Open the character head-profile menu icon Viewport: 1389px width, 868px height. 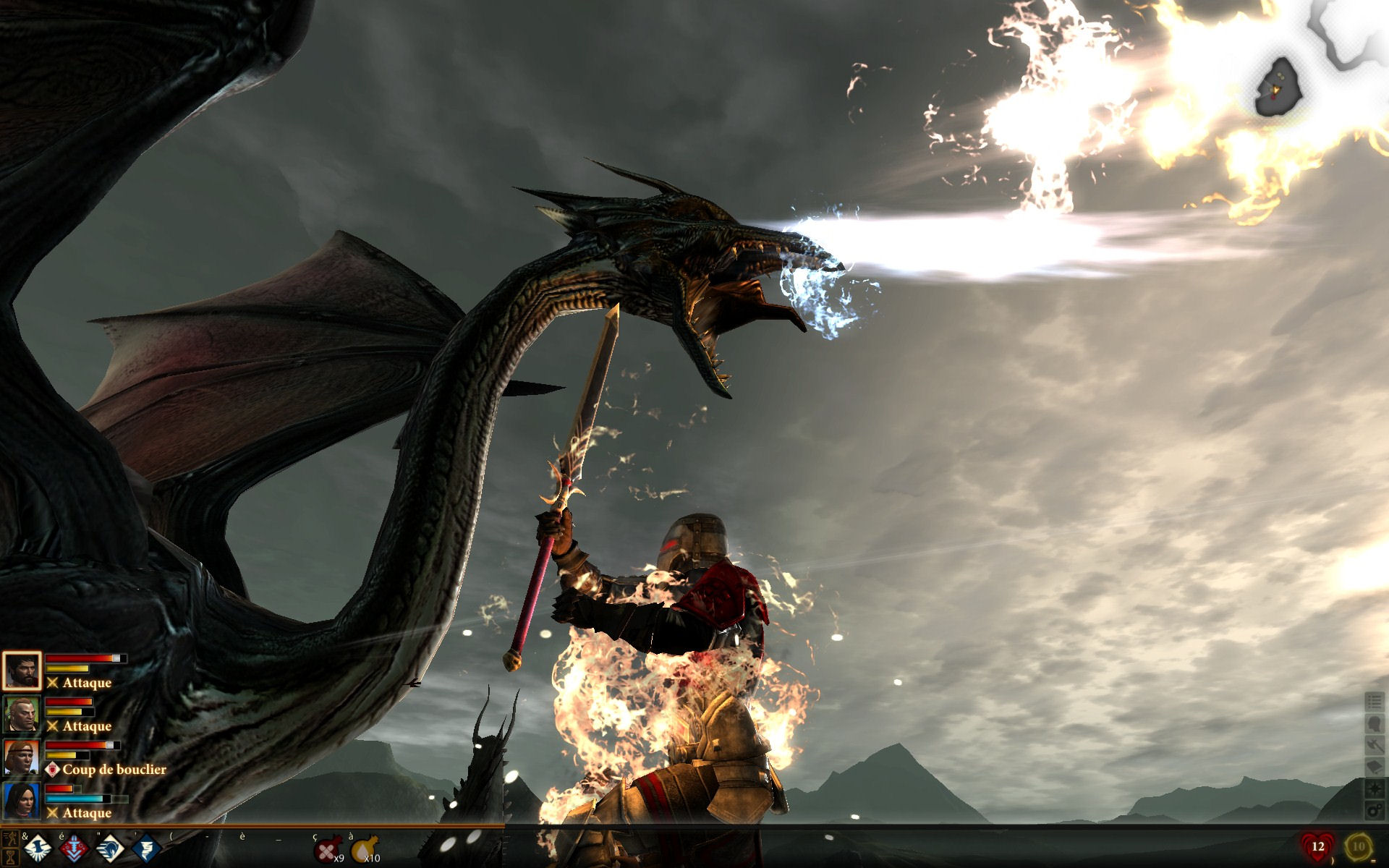1375,723
